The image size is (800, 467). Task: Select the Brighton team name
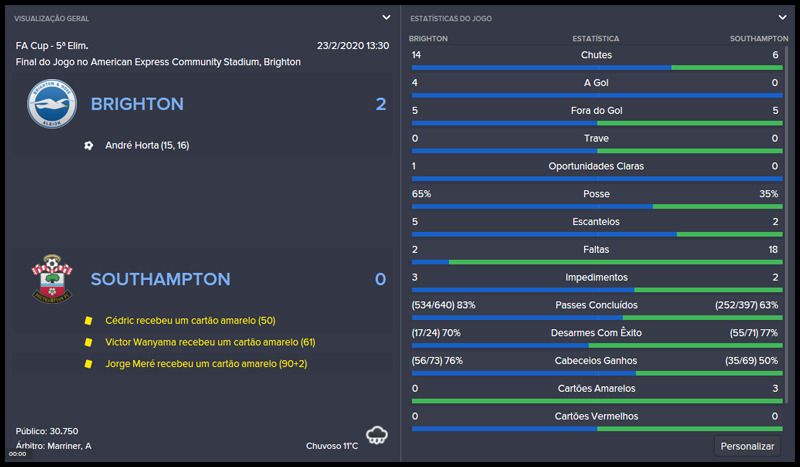[137, 104]
